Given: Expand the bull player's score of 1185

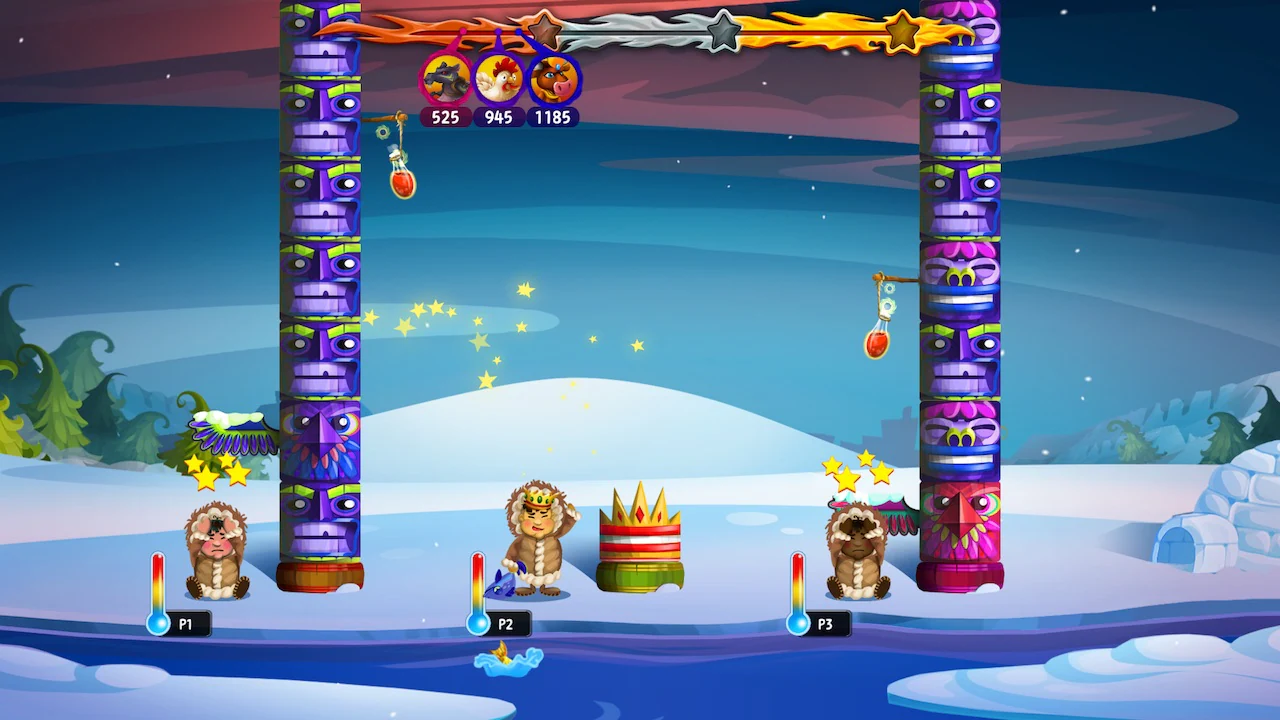Looking at the screenshot, I should pyautogui.click(x=552, y=117).
